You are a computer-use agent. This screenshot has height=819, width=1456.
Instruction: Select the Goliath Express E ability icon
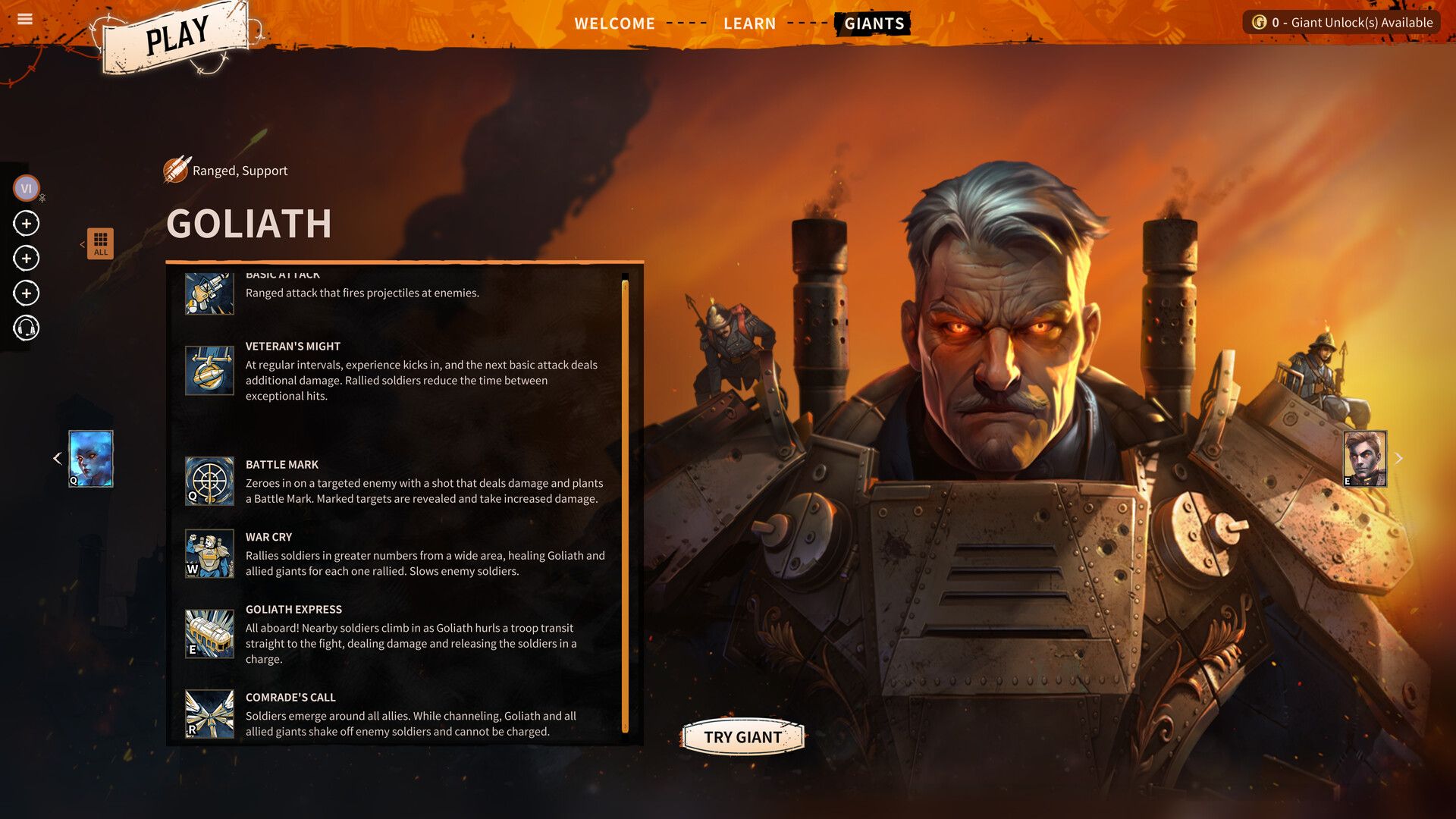pyautogui.click(x=209, y=634)
